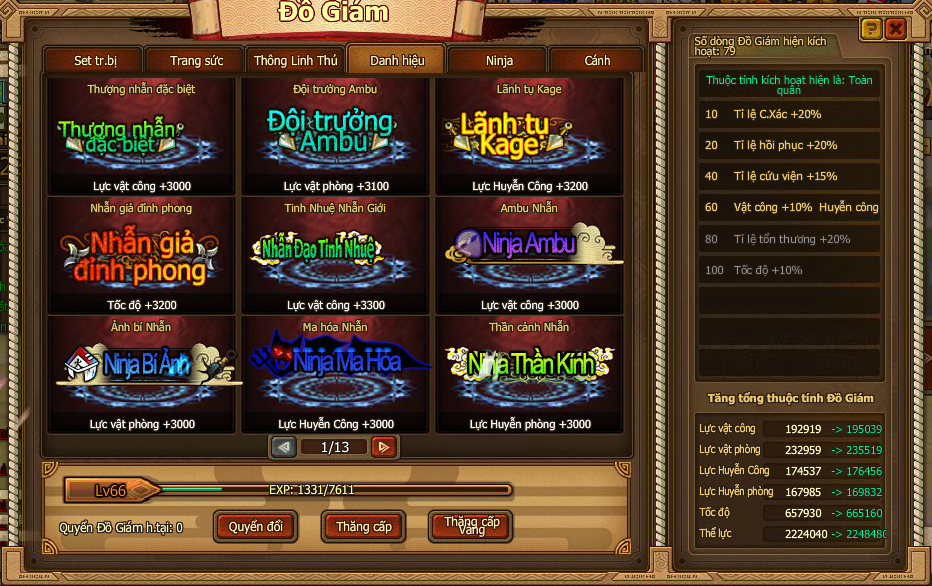Image resolution: width=932 pixels, height=586 pixels.
Task: Select the Ninja Thần Kinh title
Action: (529, 374)
